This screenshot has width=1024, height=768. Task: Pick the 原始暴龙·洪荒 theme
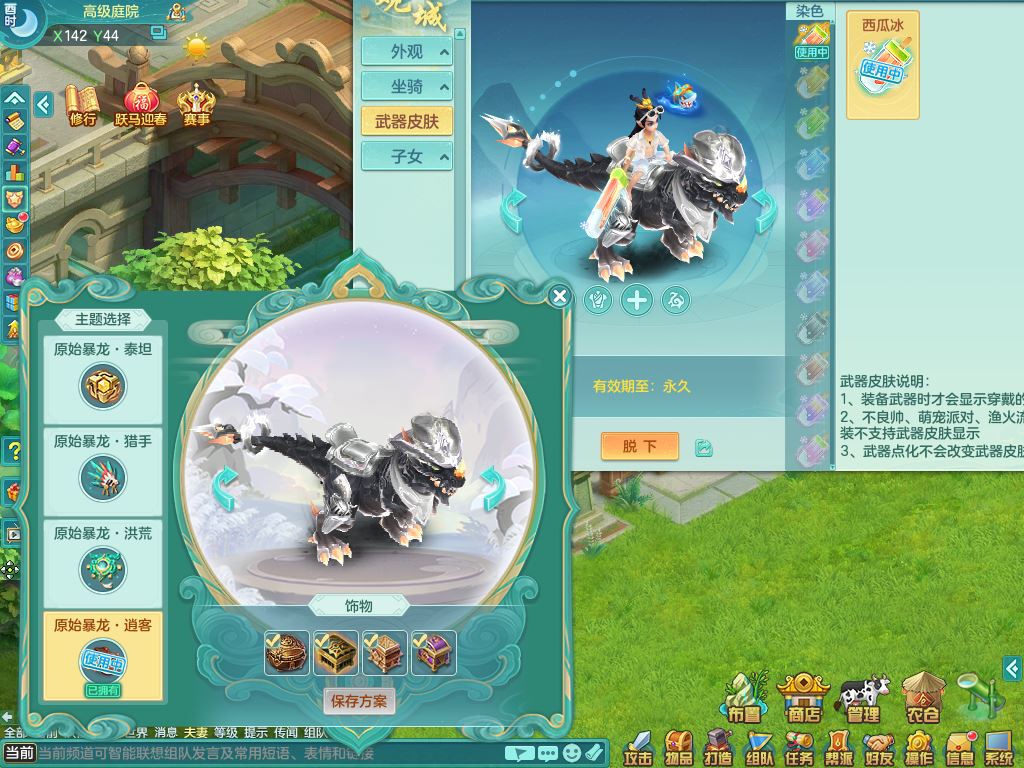click(103, 560)
